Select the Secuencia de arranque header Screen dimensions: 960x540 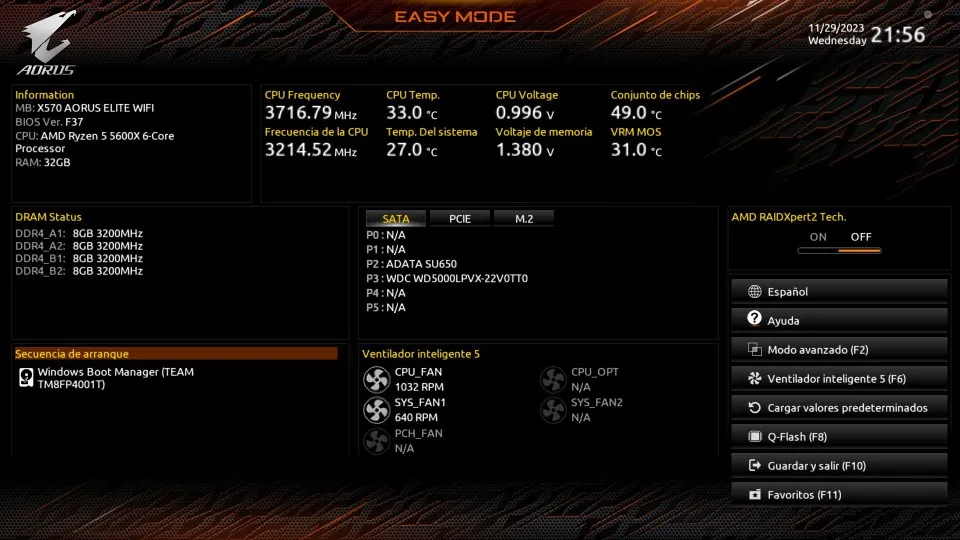[175, 354]
